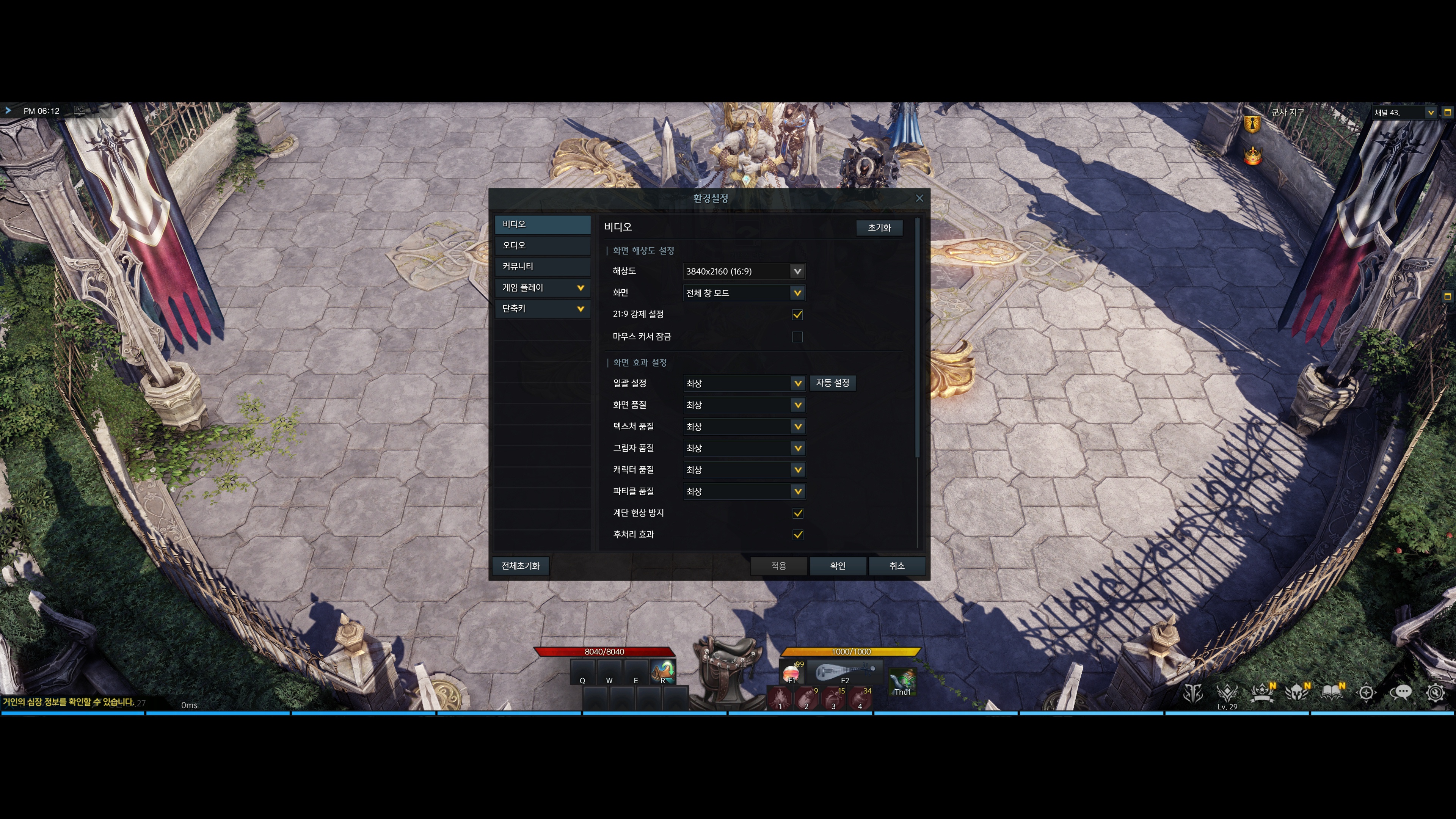1456x819 pixels.
Task: Expand the 단축키 category
Action: click(542, 309)
